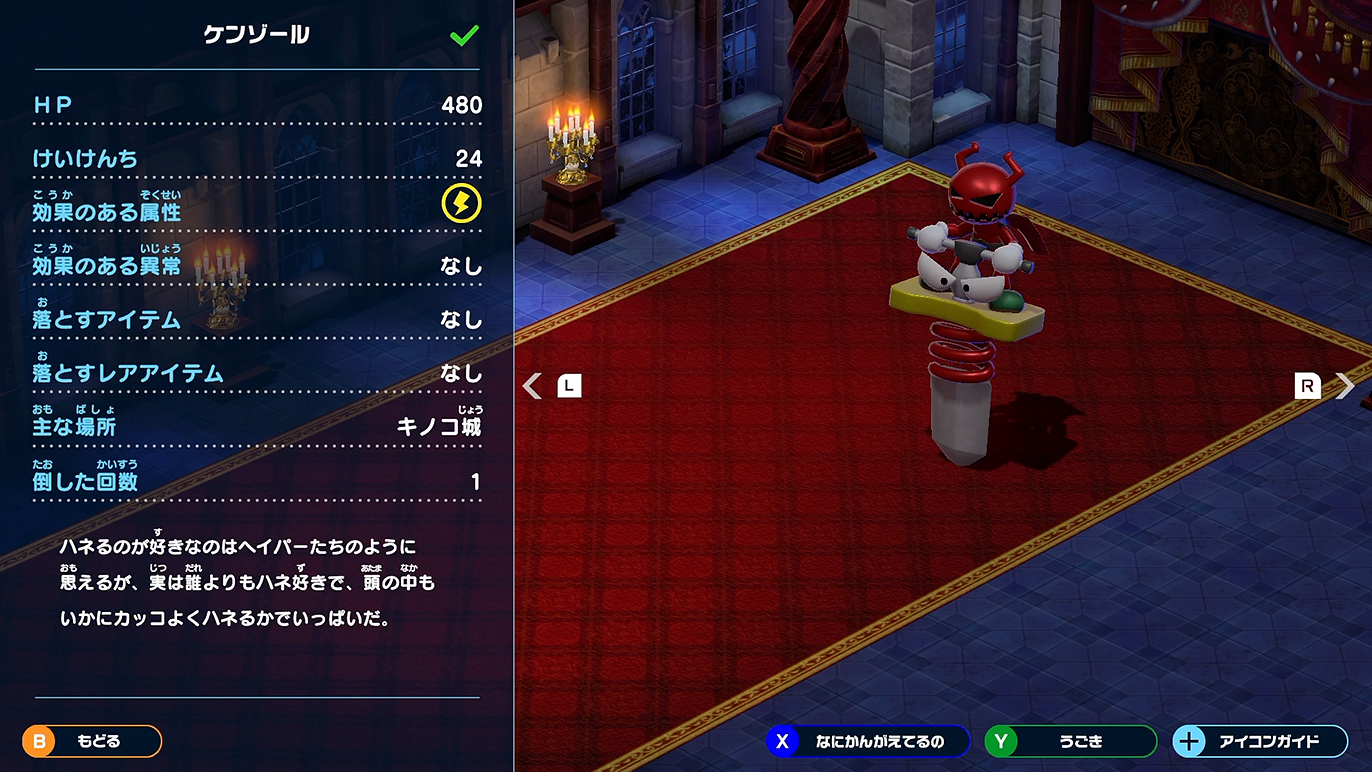This screenshot has height=772, width=1372.
Task: Go back with the もどる button
Action: tap(92, 741)
